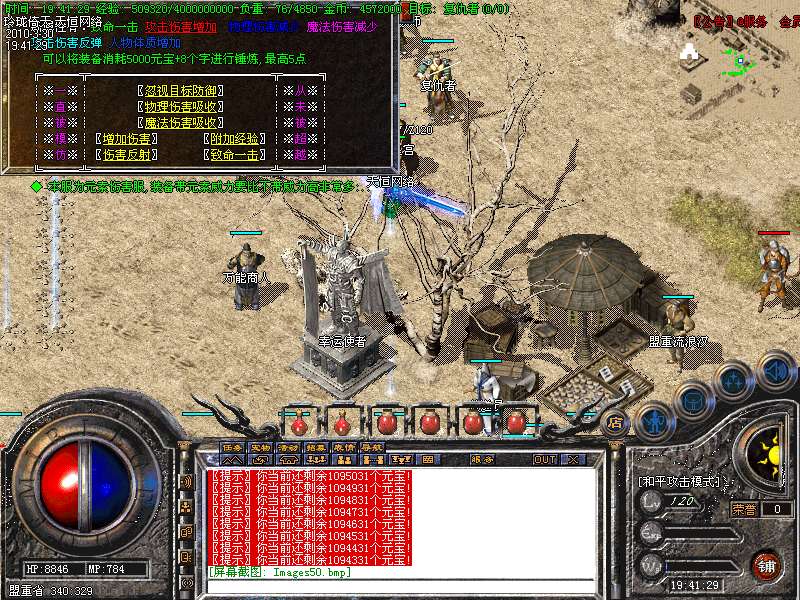Viewport: 800px width, 600px height.
Task: Toggle the speaker sound button
Action: (x=775, y=368)
